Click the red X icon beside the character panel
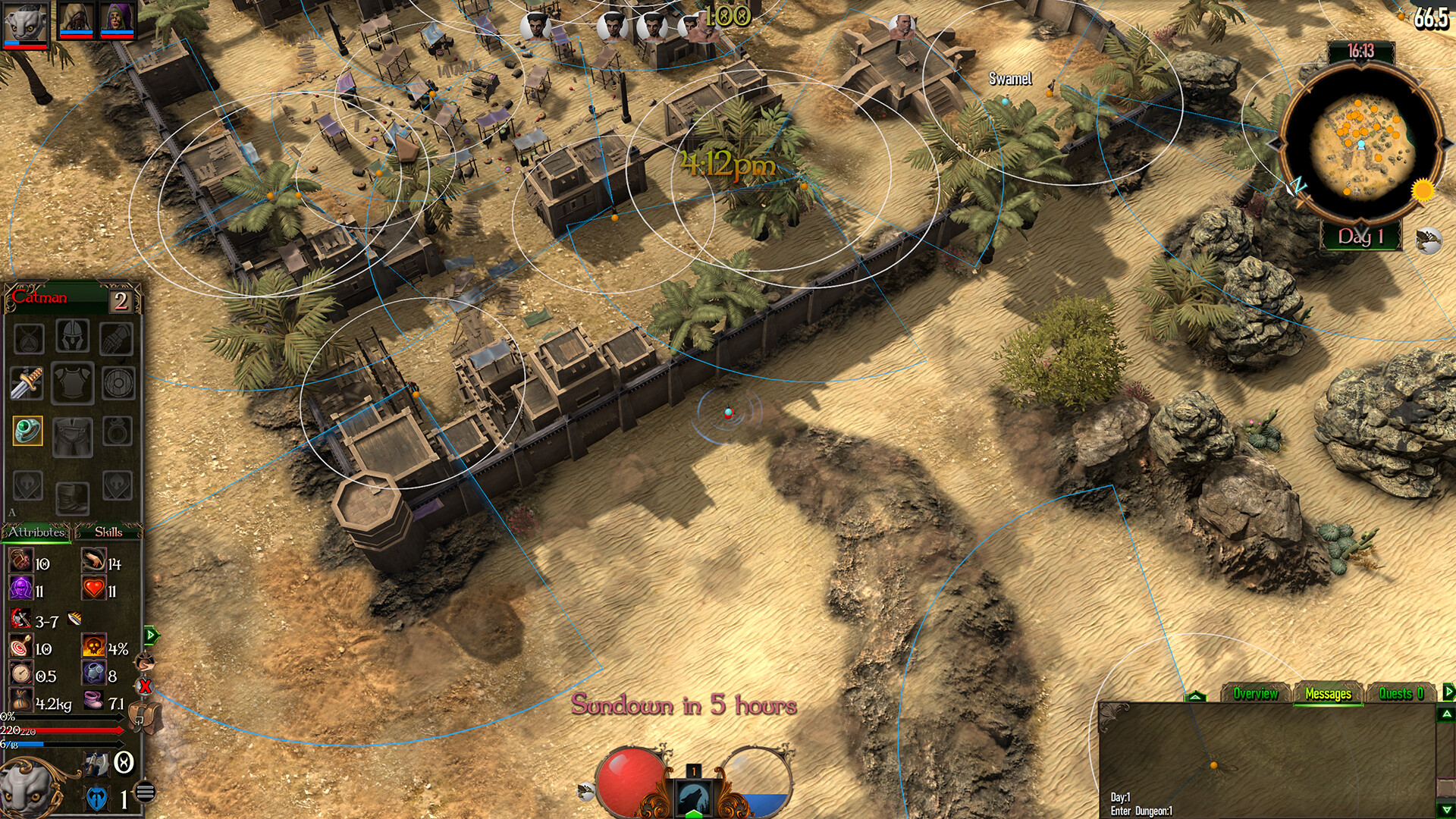Screen dimensions: 1456x819 144,687
